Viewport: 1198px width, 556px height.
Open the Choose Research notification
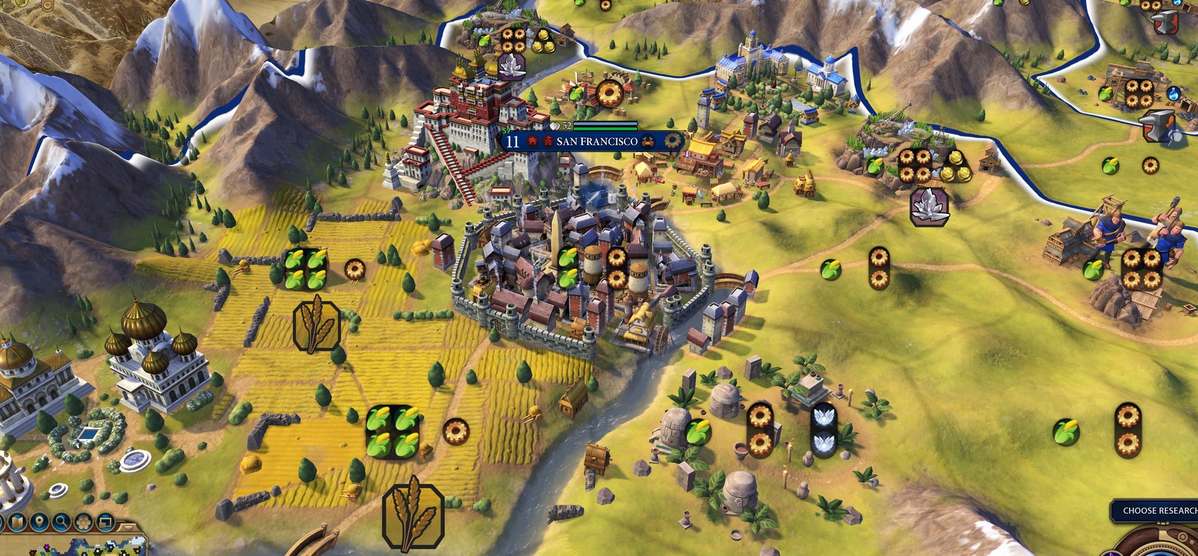(1154, 511)
